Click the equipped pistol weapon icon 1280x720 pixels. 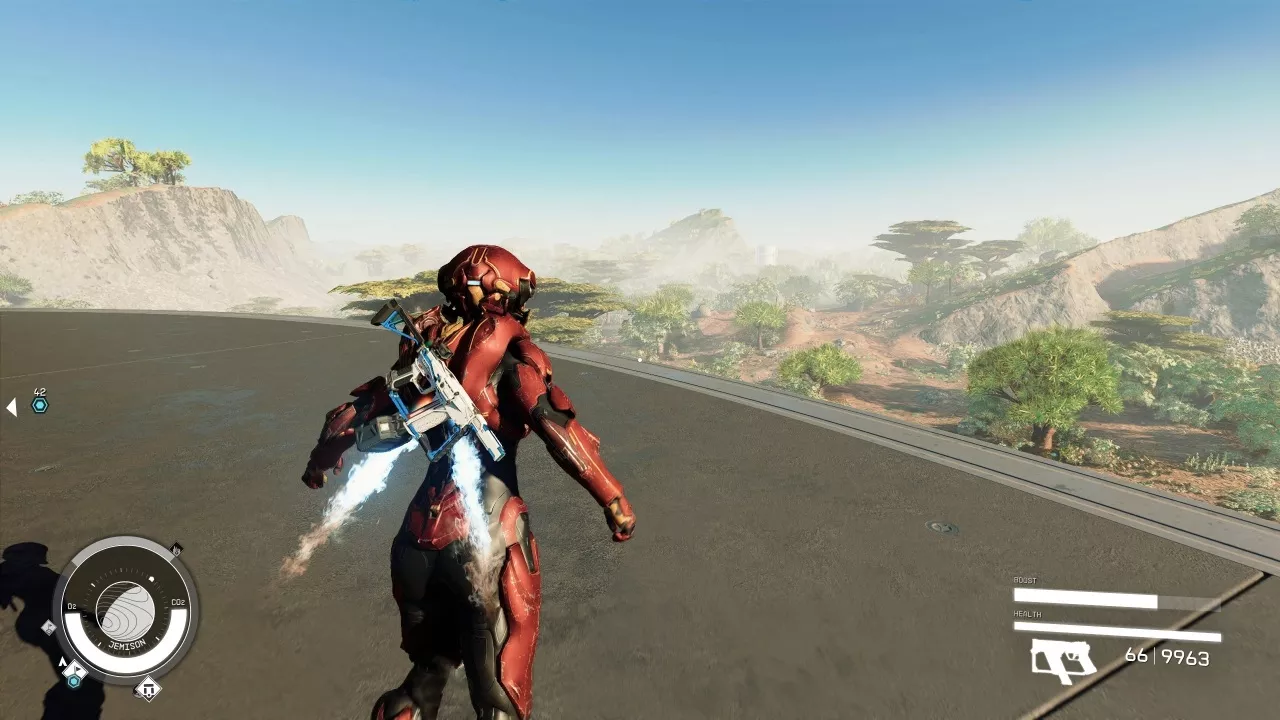tap(1063, 660)
